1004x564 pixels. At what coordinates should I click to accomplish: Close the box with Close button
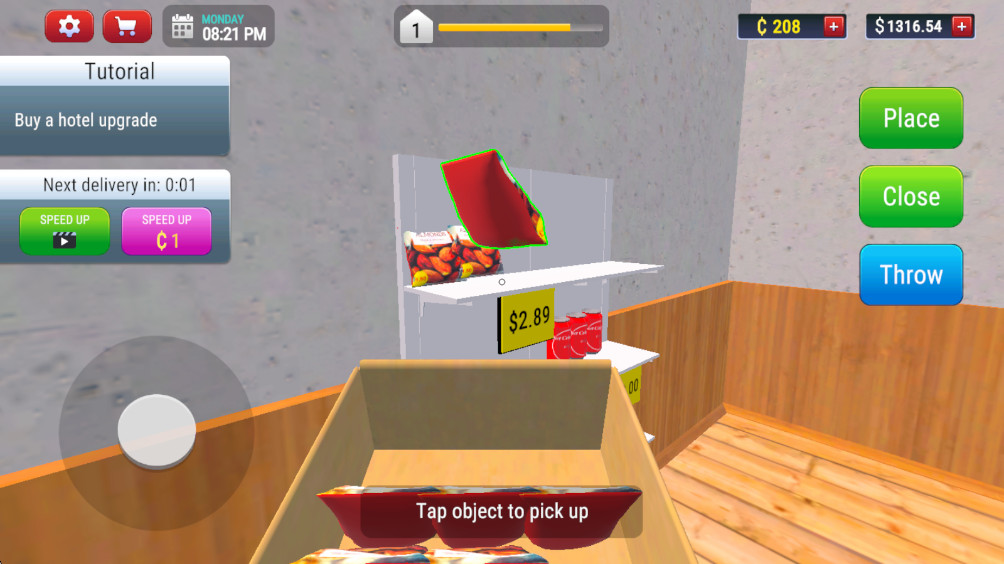[911, 196]
